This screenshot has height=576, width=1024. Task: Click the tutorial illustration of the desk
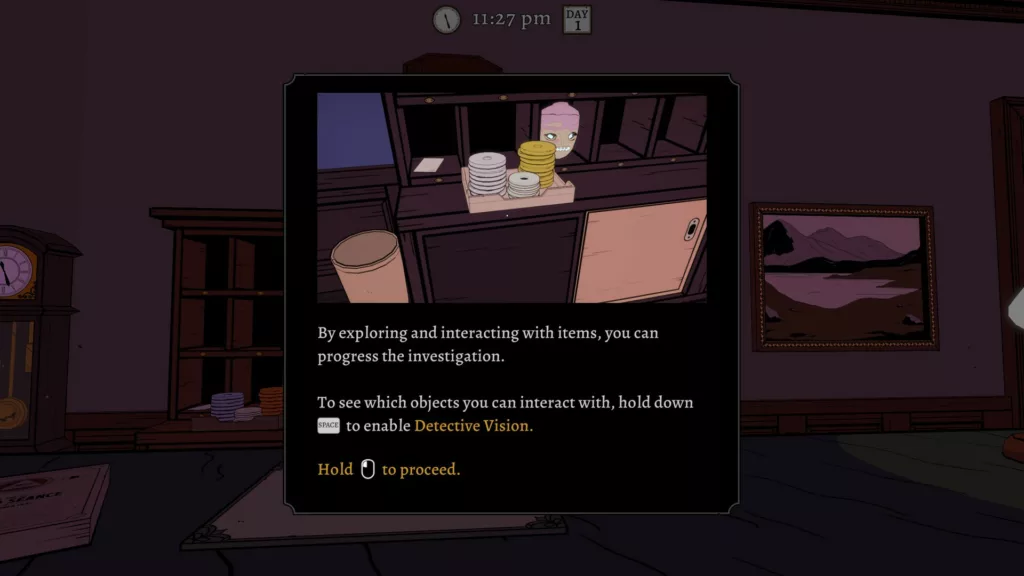tap(511, 198)
